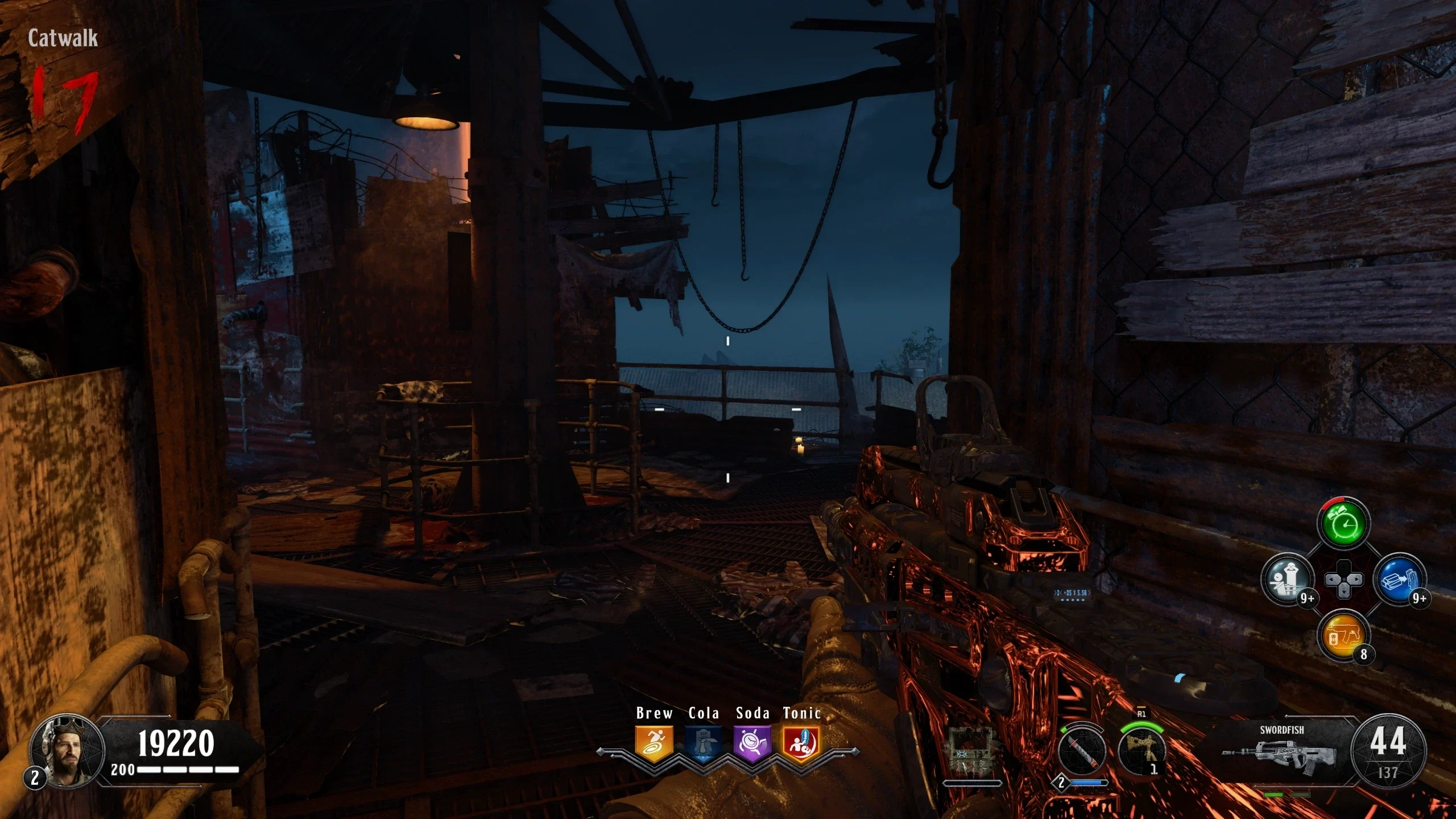Use the white elixir with 9+ badge
The image size is (1456, 819).
click(1288, 580)
